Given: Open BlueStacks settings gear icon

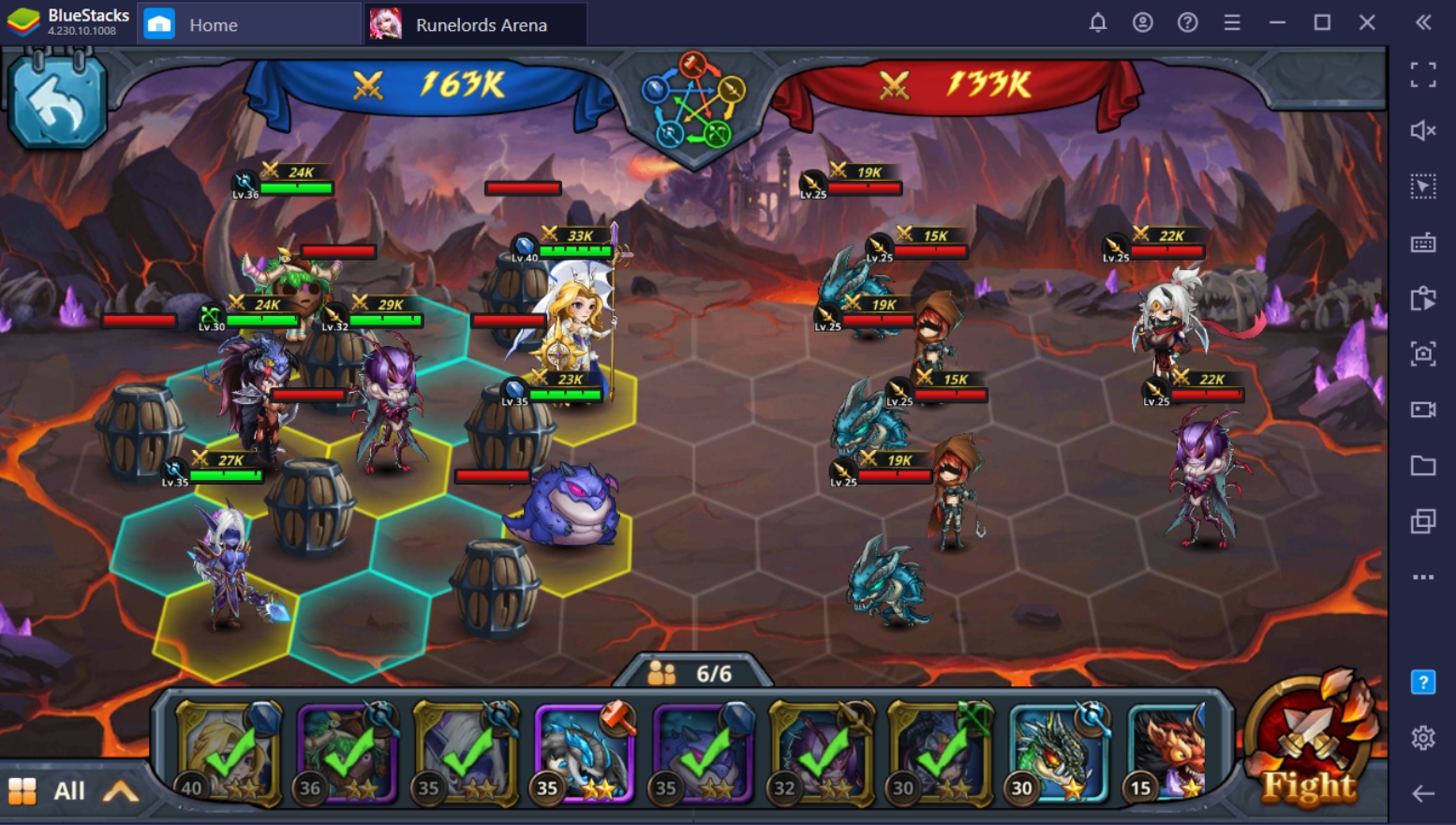Looking at the screenshot, I should point(1424,741).
